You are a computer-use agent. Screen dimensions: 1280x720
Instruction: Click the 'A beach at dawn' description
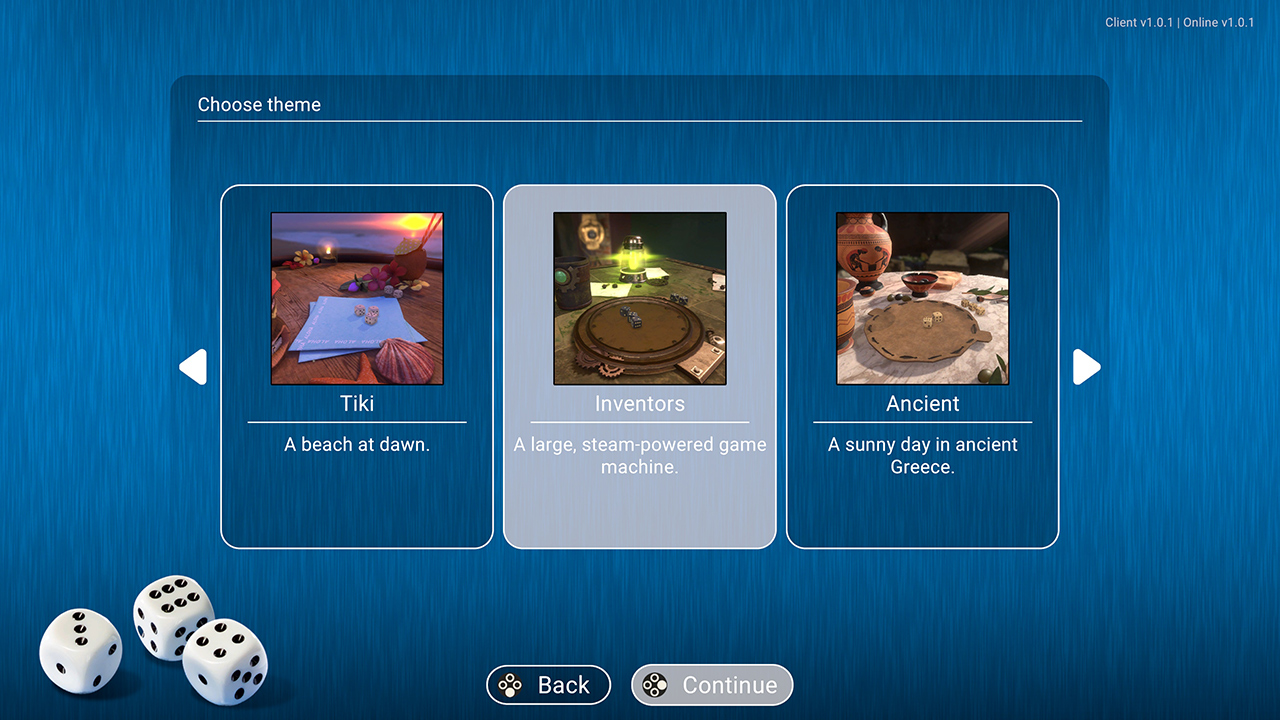coord(357,444)
